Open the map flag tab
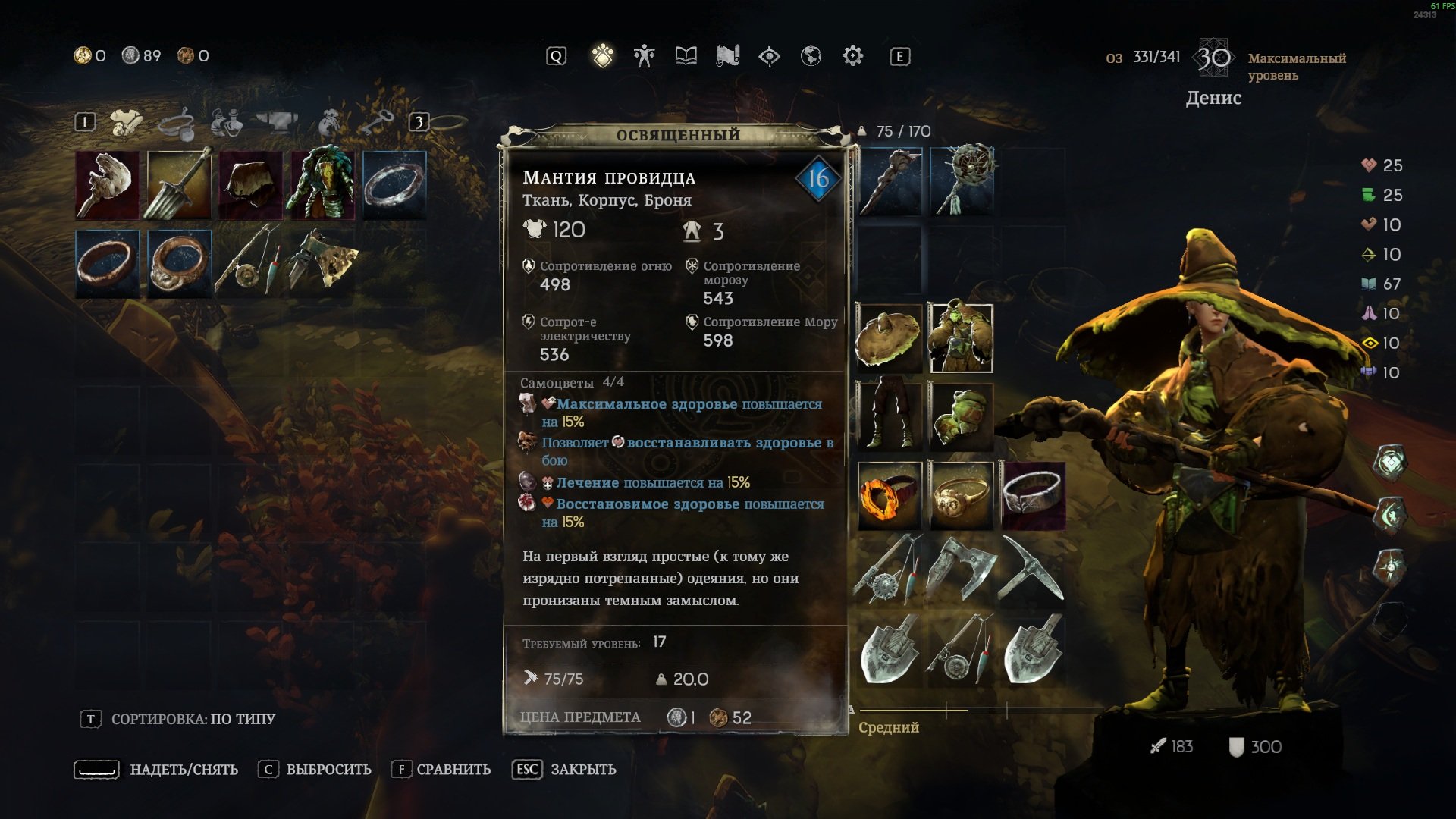The image size is (1456, 819). coord(727,56)
